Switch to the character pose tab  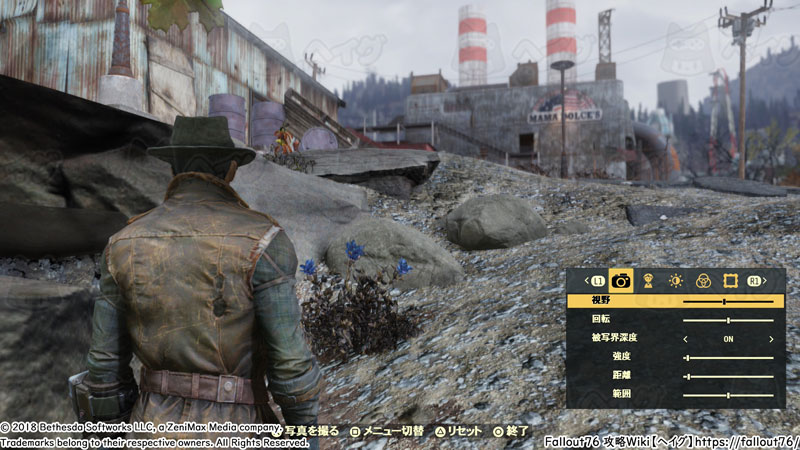point(648,282)
